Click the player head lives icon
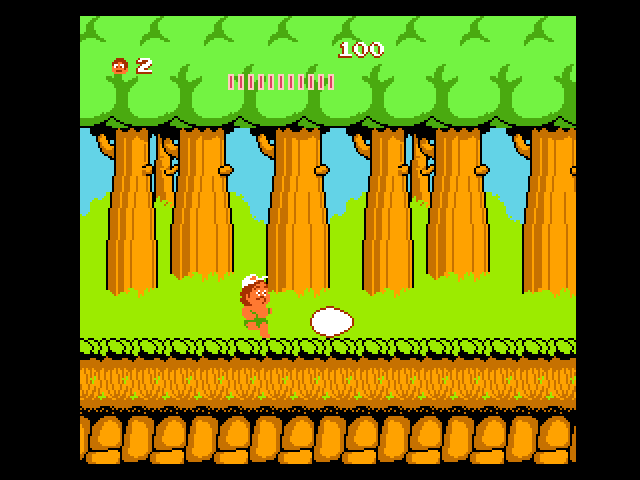 pyautogui.click(x=120, y=66)
